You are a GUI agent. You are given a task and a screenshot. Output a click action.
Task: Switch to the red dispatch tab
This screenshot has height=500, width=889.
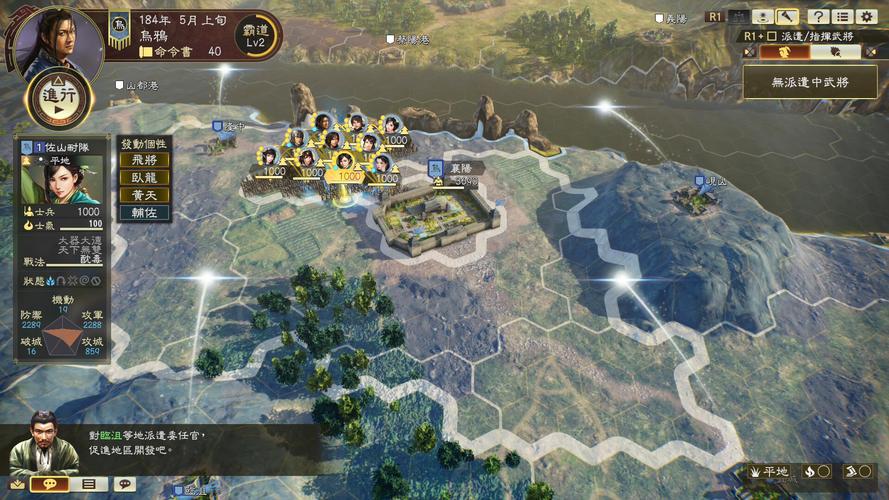[x=783, y=51]
